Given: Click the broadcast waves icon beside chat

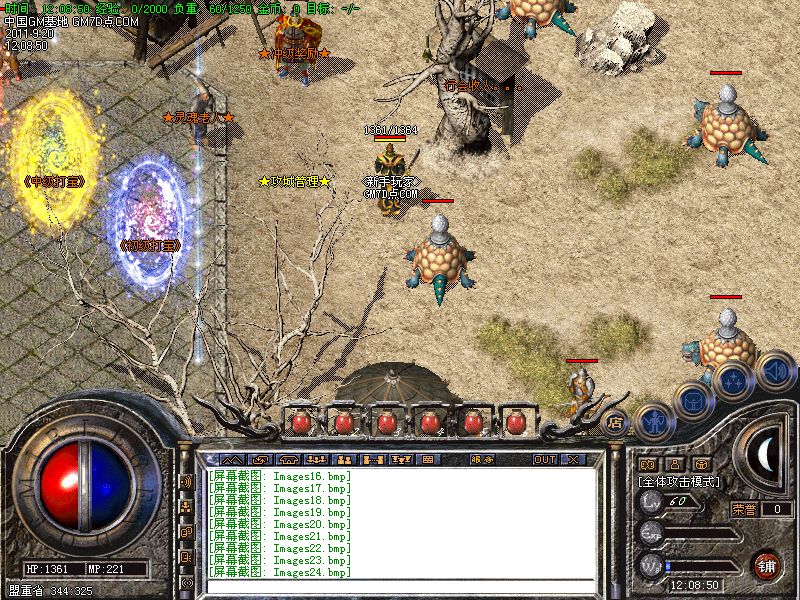Looking at the screenshot, I should click(x=186, y=481).
